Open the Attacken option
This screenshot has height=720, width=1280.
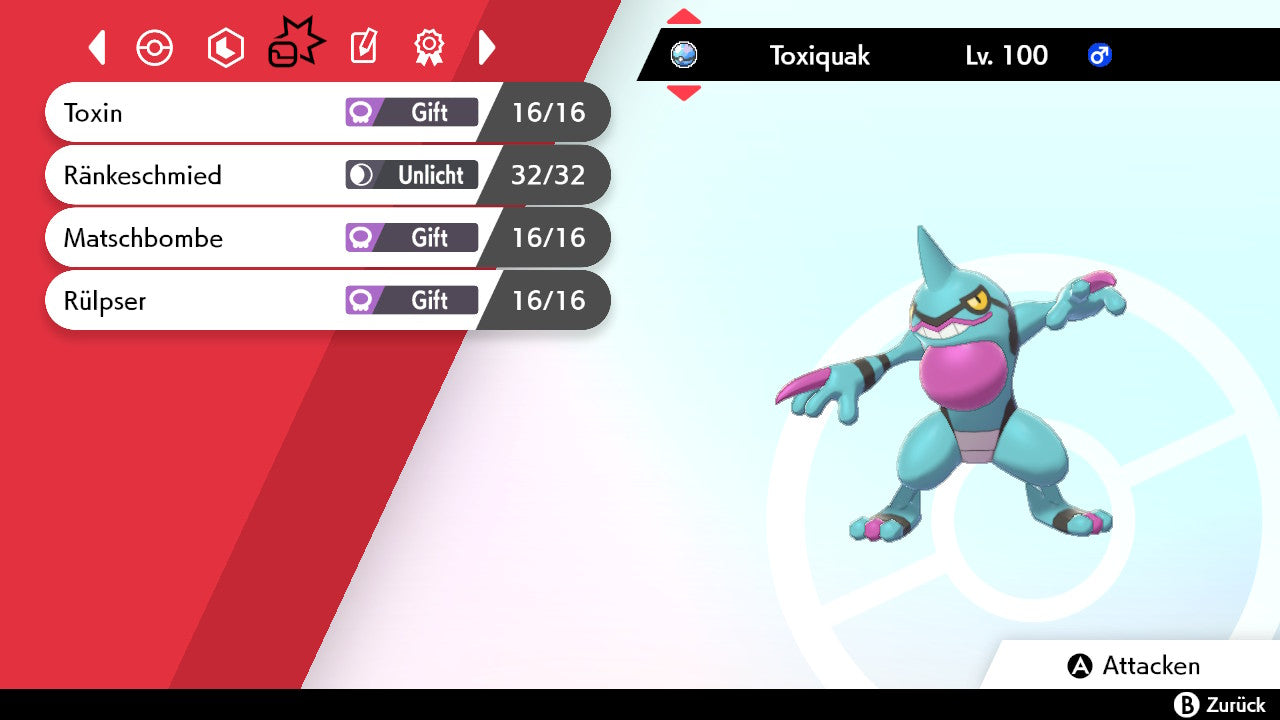tap(1134, 666)
